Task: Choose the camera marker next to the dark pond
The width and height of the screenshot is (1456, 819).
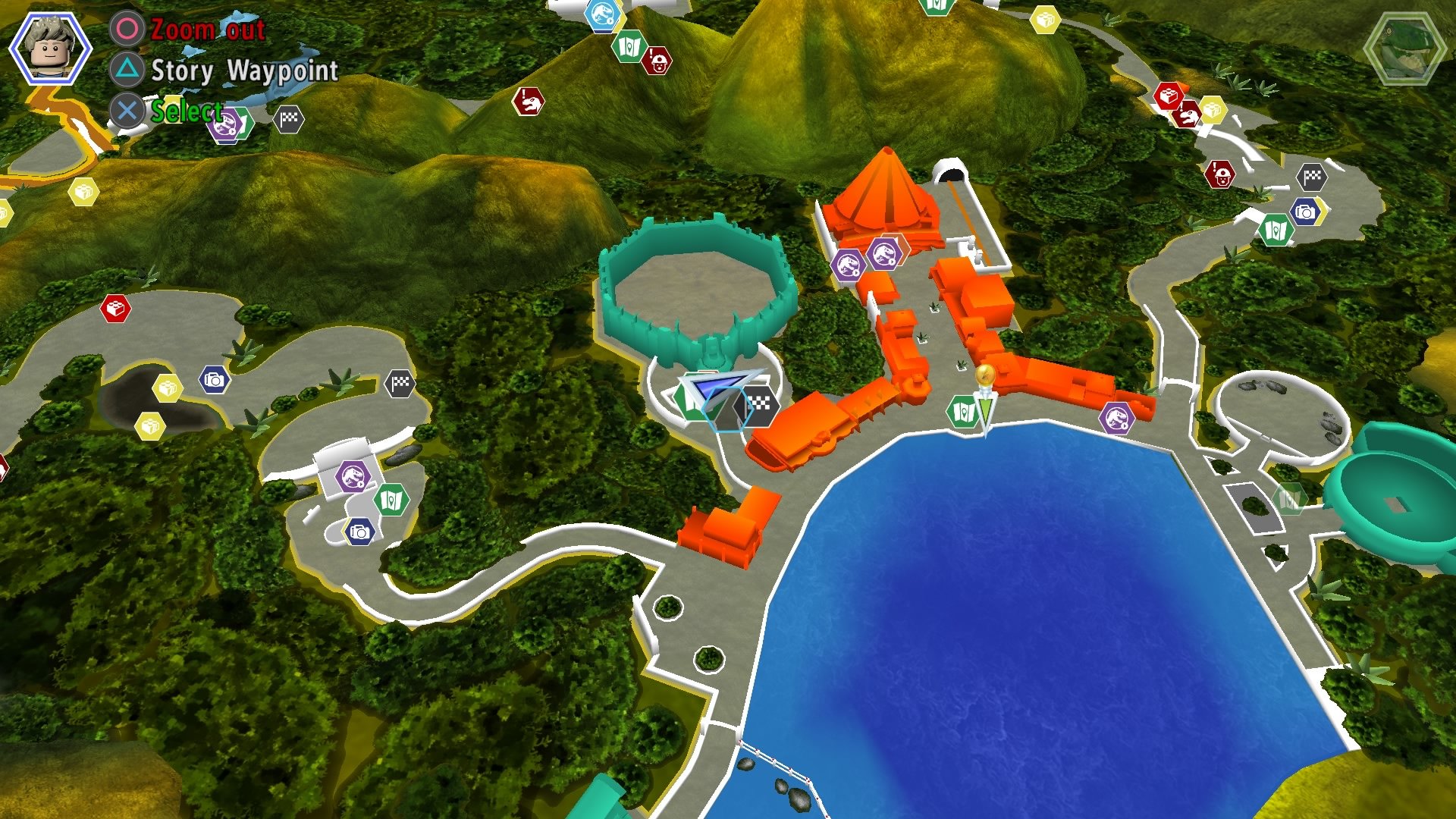Action: point(215,379)
